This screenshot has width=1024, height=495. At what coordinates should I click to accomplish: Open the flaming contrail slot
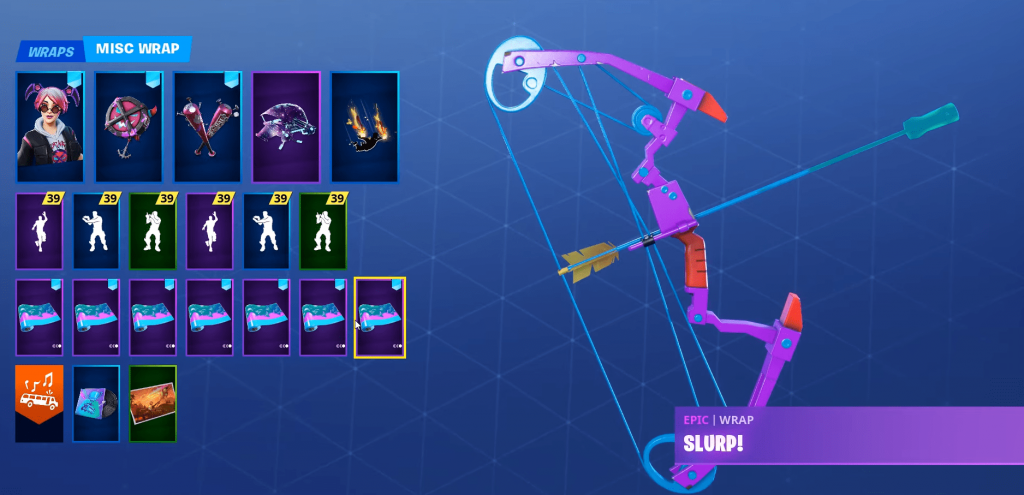(x=364, y=127)
